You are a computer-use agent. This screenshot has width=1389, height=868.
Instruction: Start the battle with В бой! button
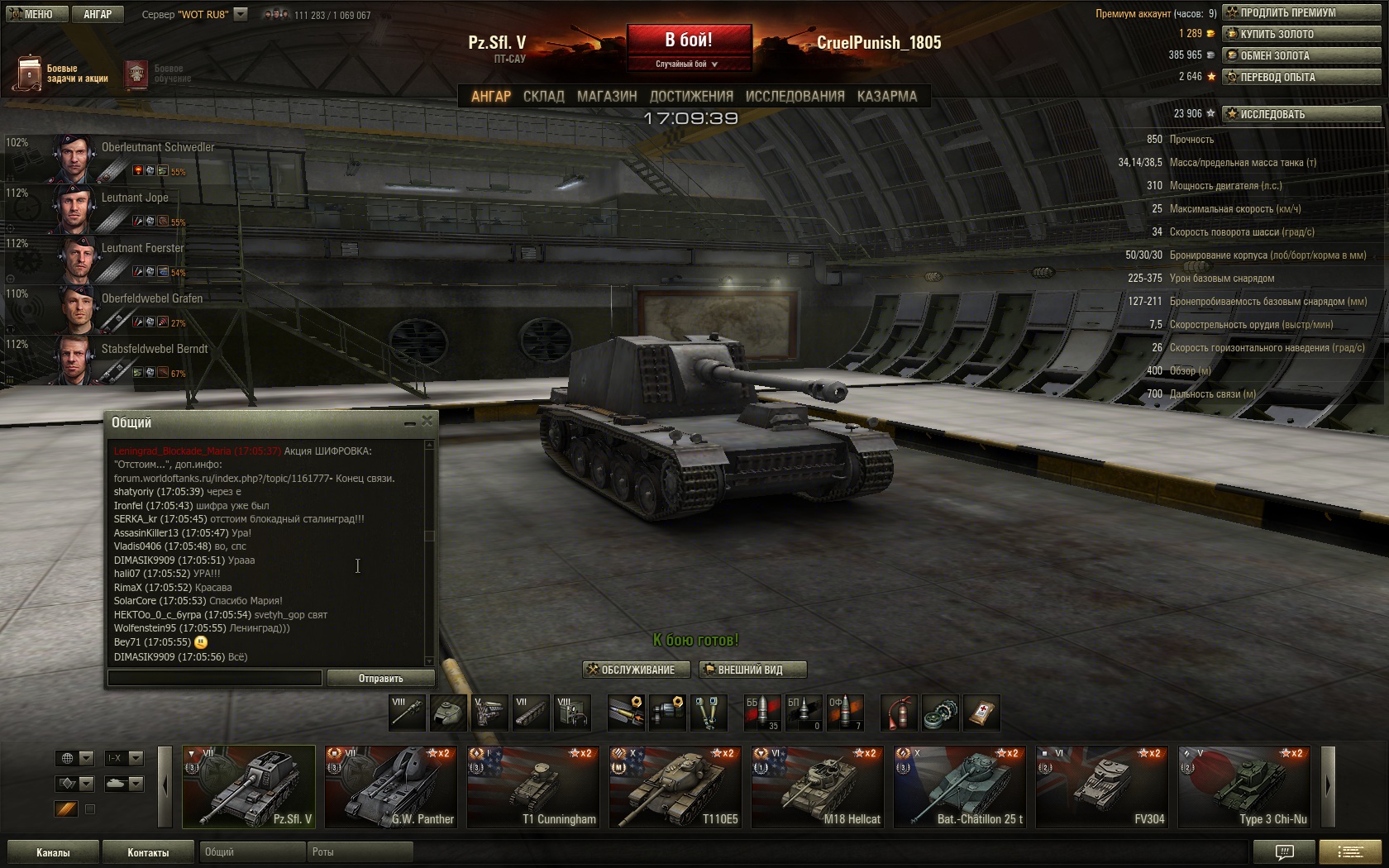[689, 41]
